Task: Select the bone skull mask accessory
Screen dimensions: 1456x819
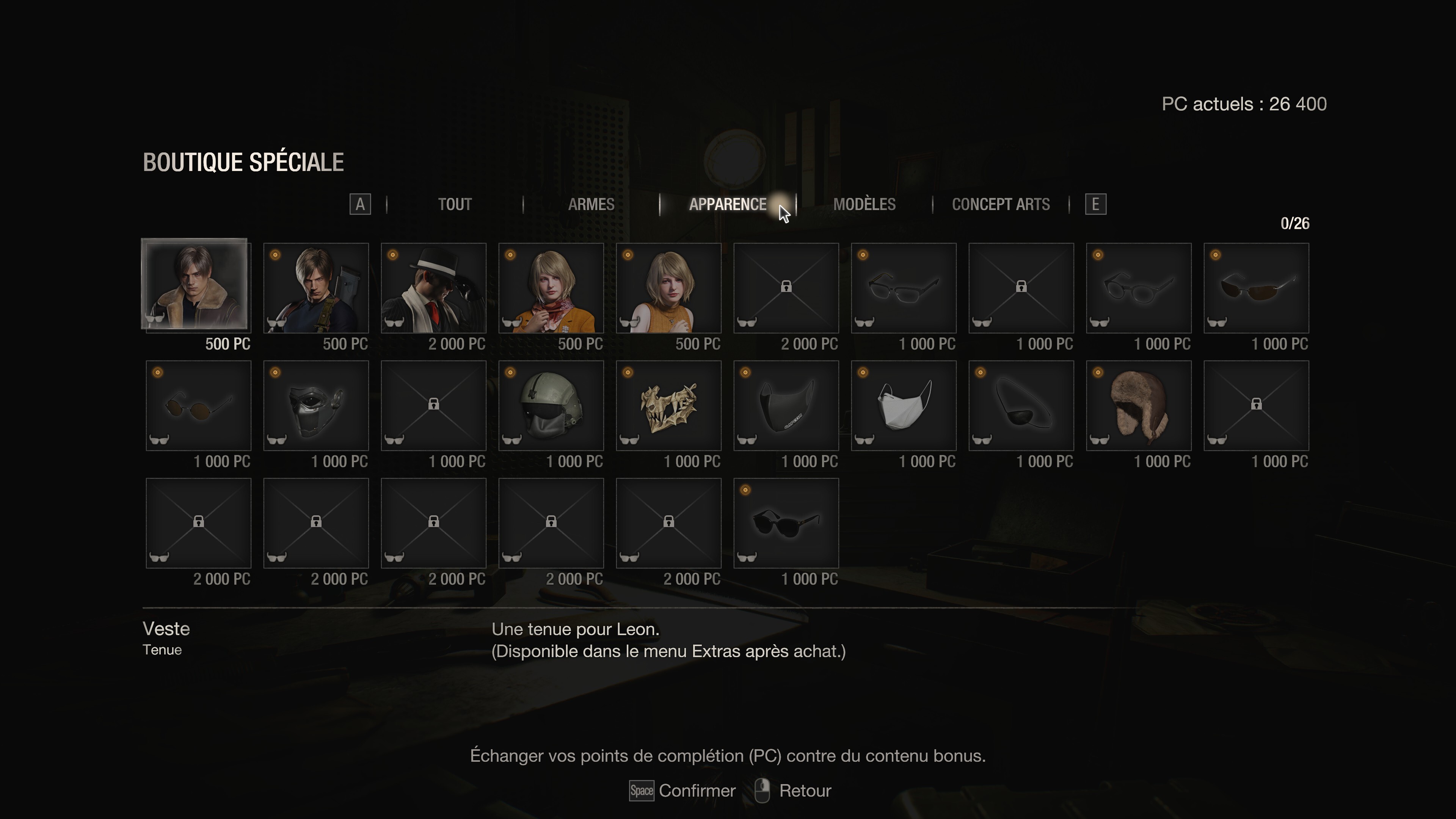Action: 668,405
